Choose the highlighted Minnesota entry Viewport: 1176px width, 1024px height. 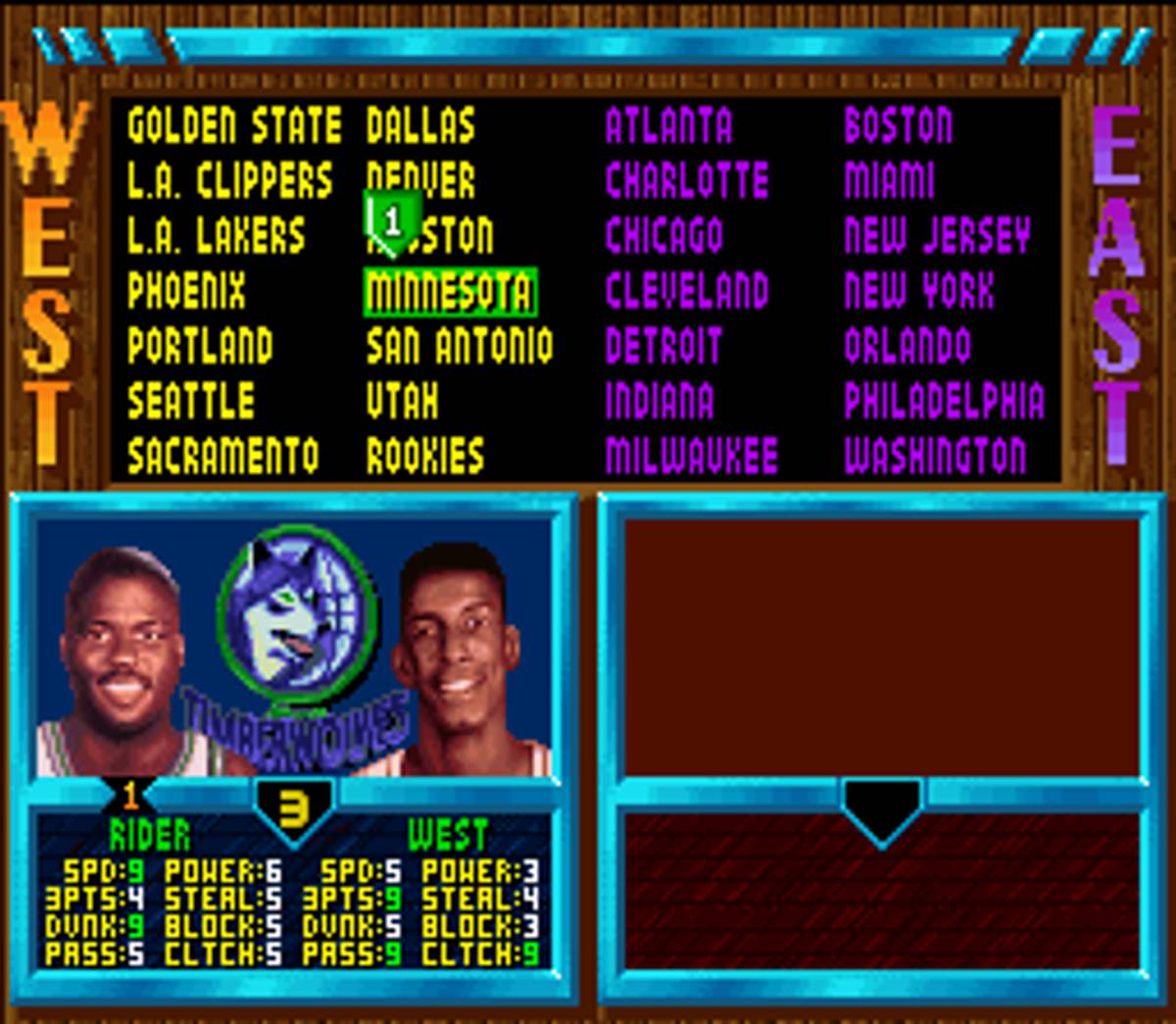click(450, 292)
